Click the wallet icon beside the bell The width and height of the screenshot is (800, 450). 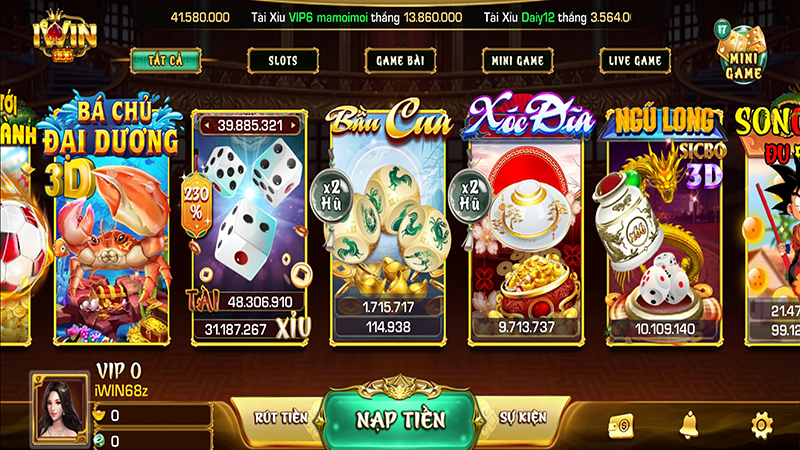coord(619,424)
